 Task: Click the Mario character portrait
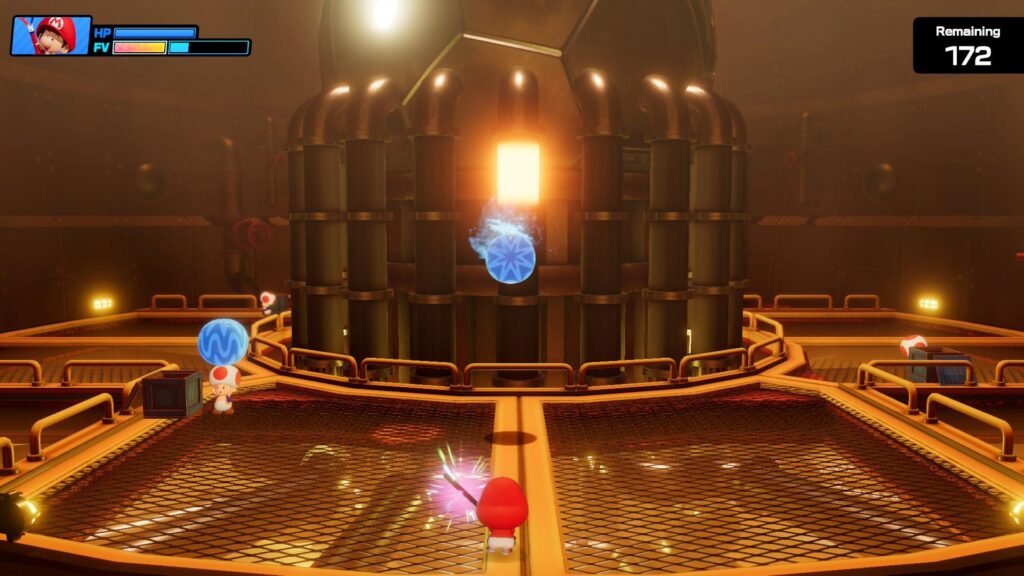coord(50,35)
